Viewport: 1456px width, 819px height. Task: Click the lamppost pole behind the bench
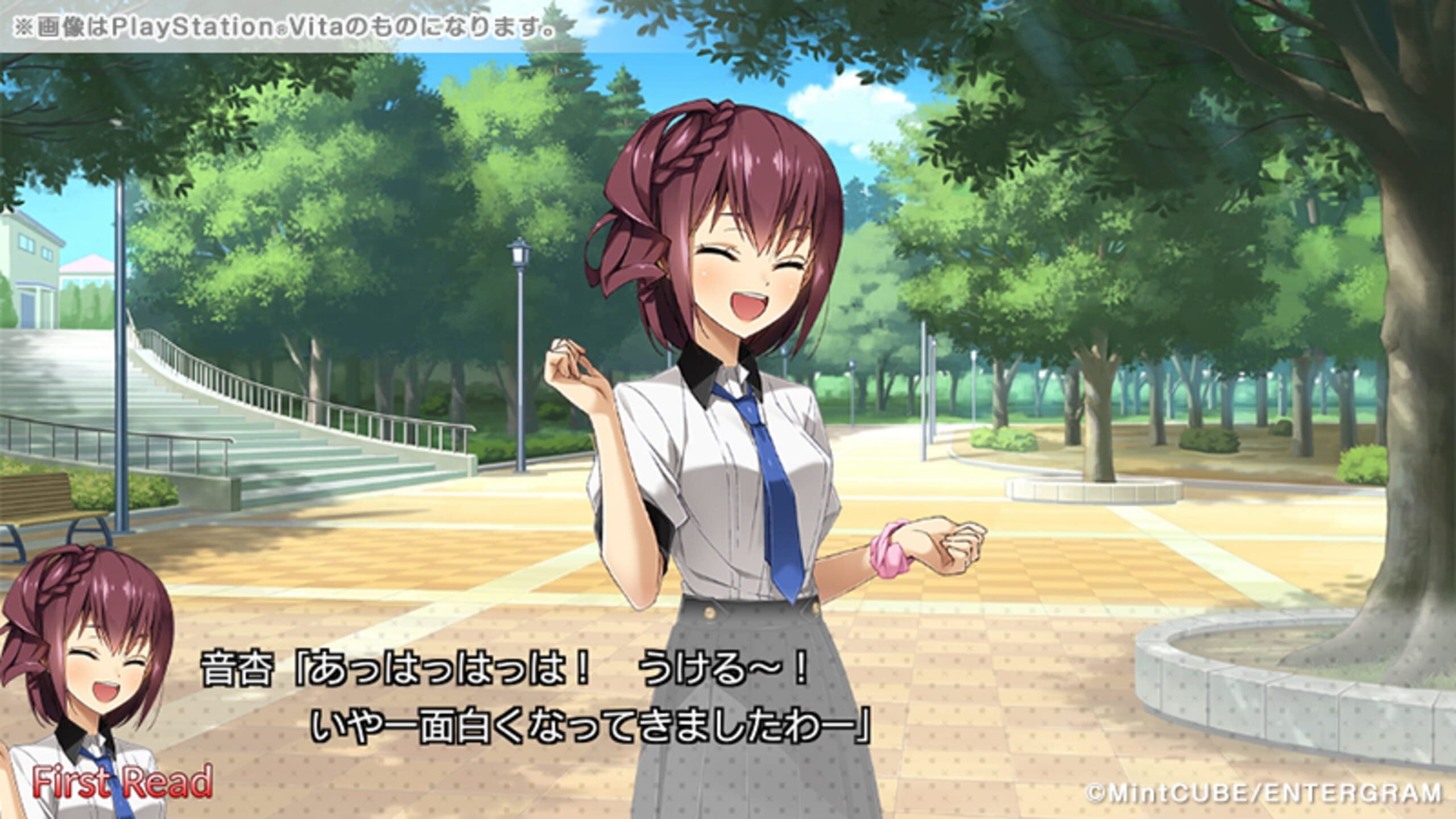pyautogui.click(x=122, y=398)
